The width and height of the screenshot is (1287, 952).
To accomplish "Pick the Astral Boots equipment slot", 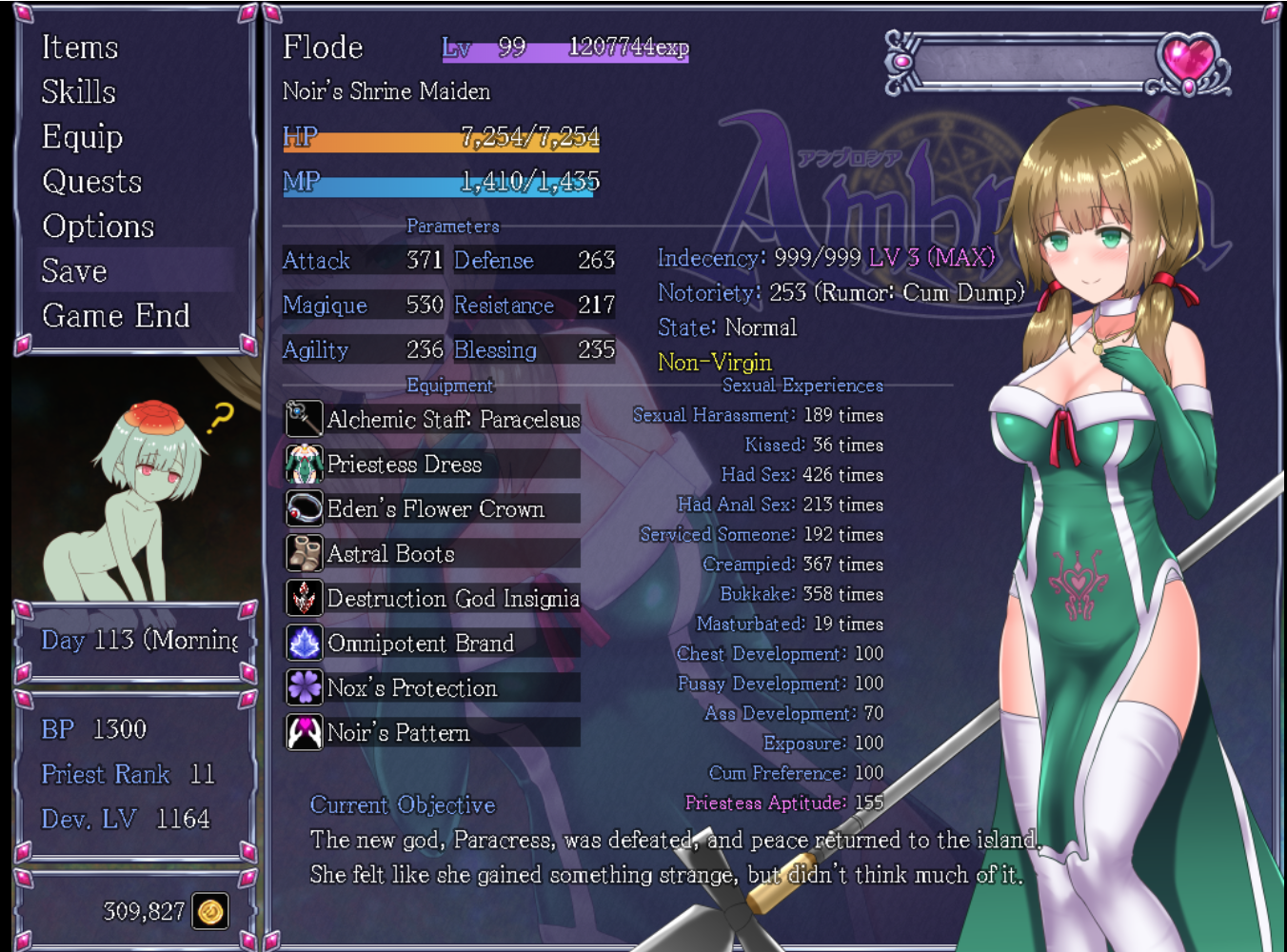I will [x=434, y=553].
